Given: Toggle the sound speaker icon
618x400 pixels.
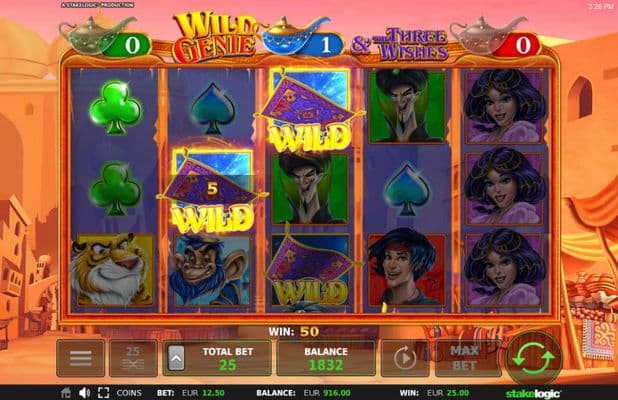Looking at the screenshot, I should [84, 392].
